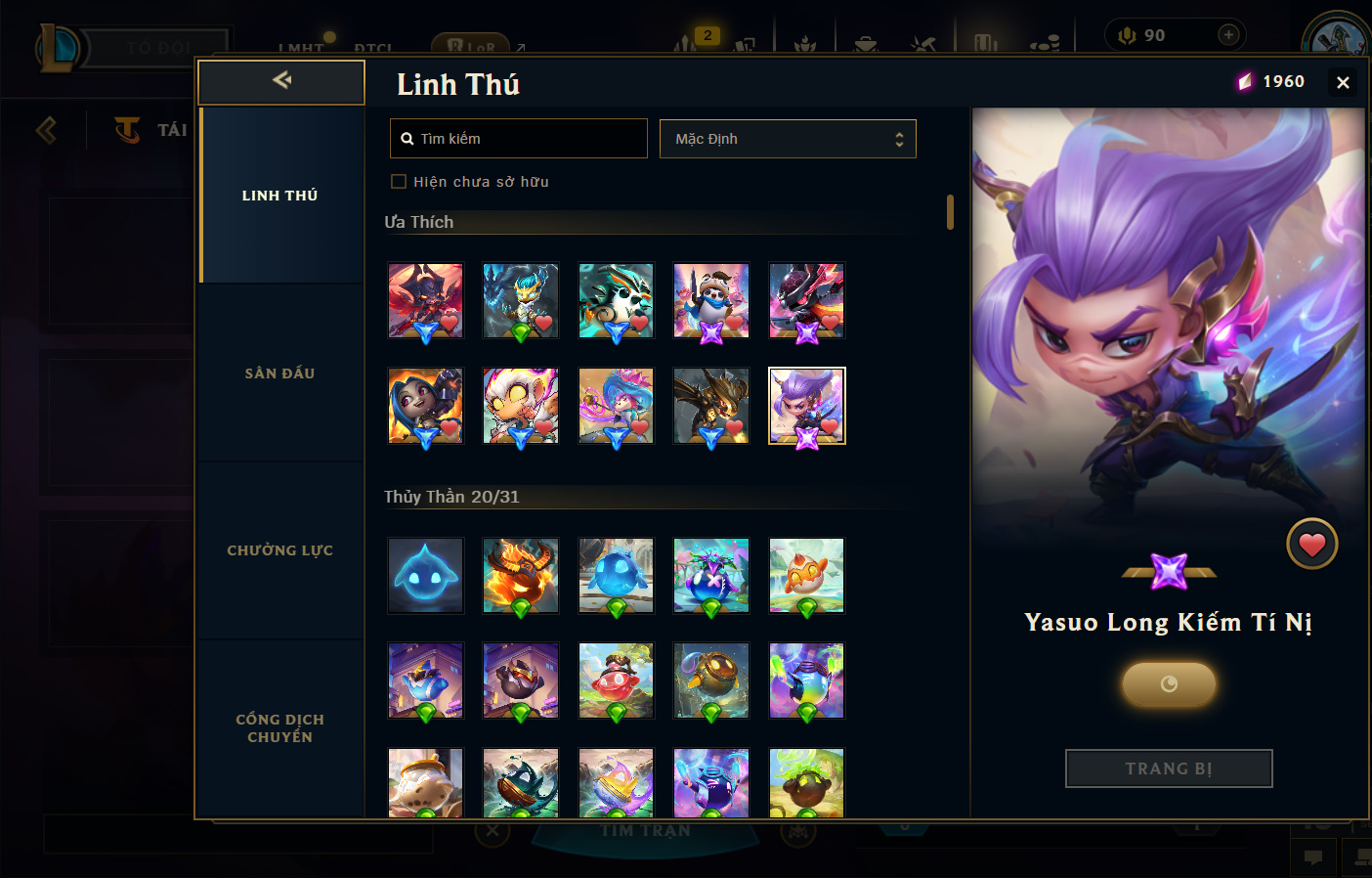
Task: Select the red-hooded sprite thumbnail
Action: click(616, 680)
